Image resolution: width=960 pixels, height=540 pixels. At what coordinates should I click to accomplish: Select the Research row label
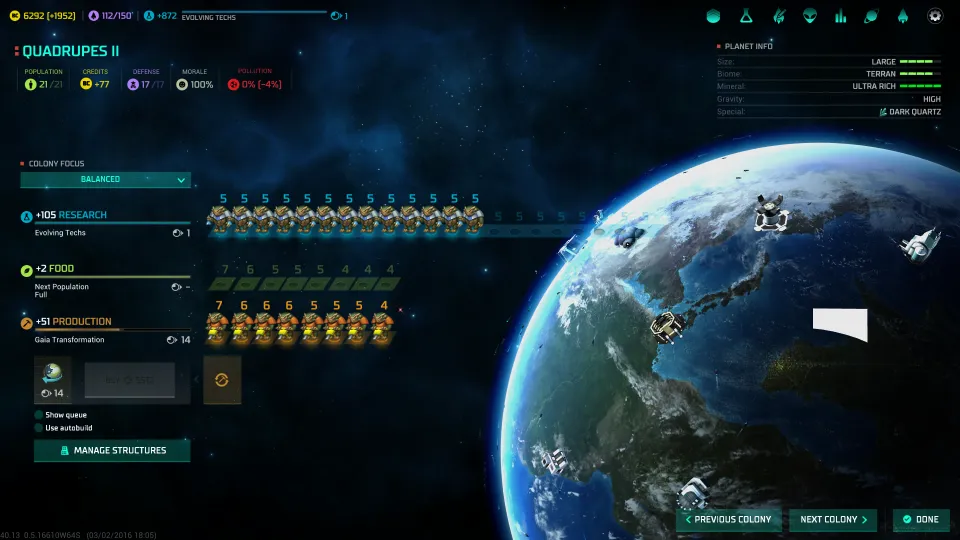82,215
